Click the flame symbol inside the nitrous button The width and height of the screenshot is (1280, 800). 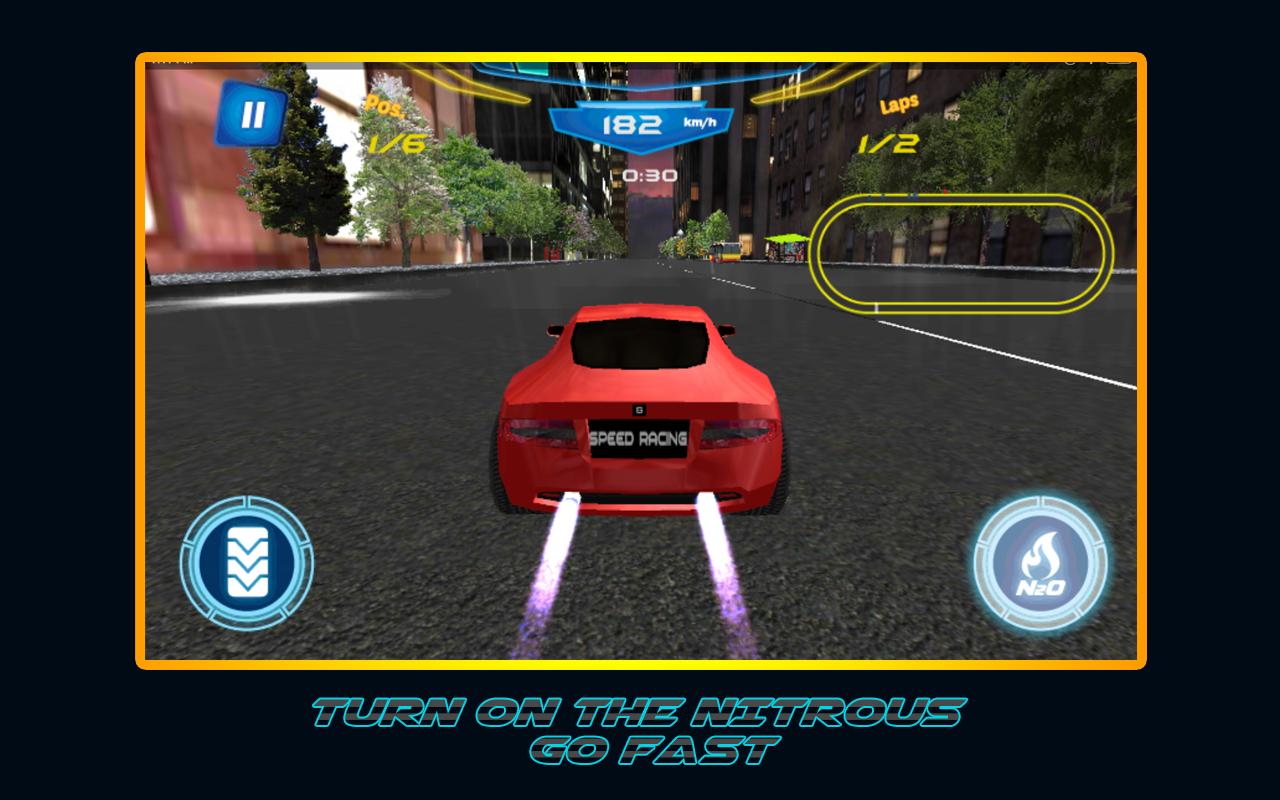tap(1040, 555)
